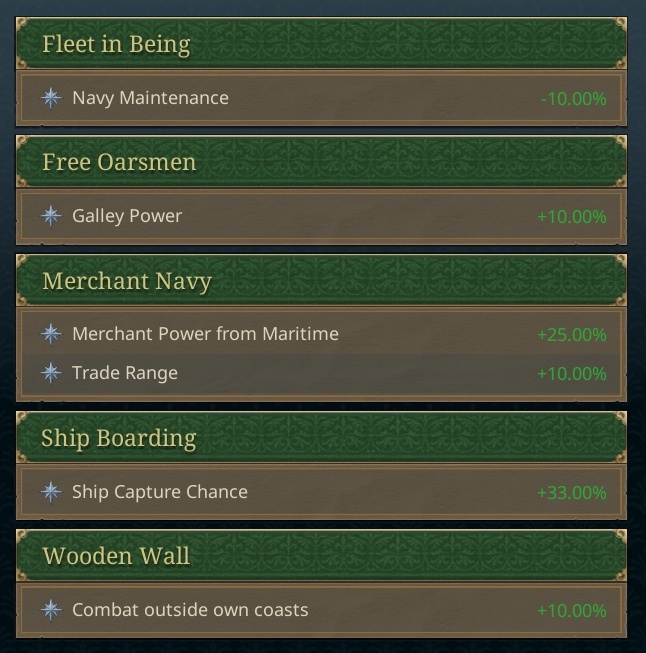The height and width of the screenshot is (653, 646).
Task: Select the Fleet in Being header
Action: point(116,45)
